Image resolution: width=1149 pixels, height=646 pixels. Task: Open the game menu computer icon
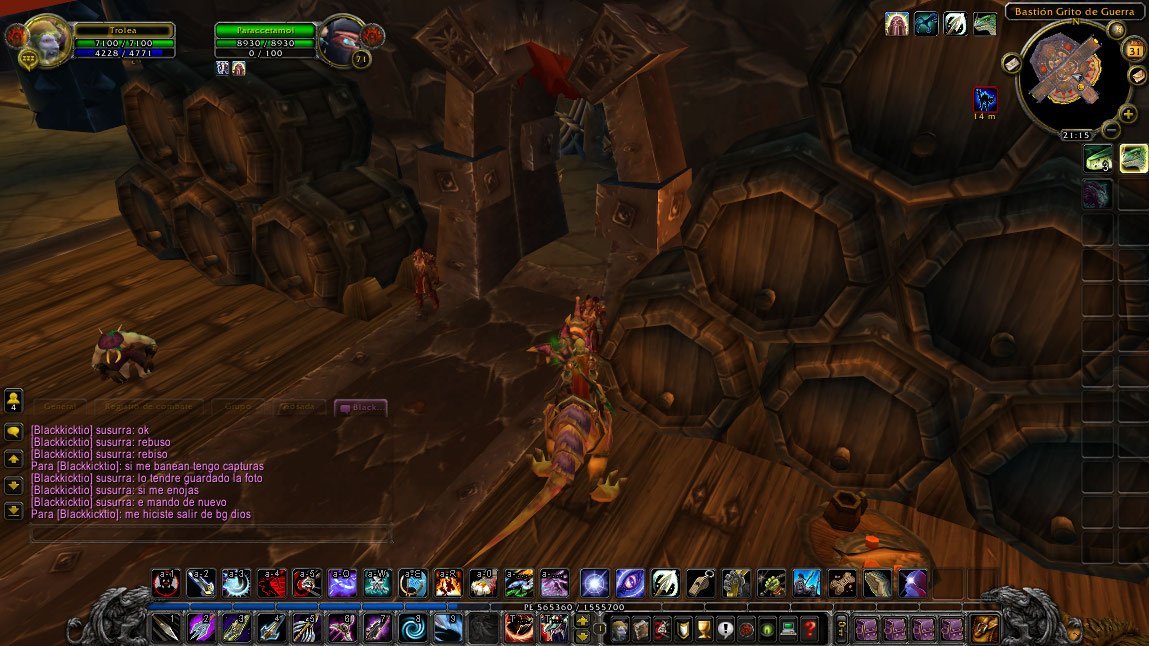tap(789, 629)
